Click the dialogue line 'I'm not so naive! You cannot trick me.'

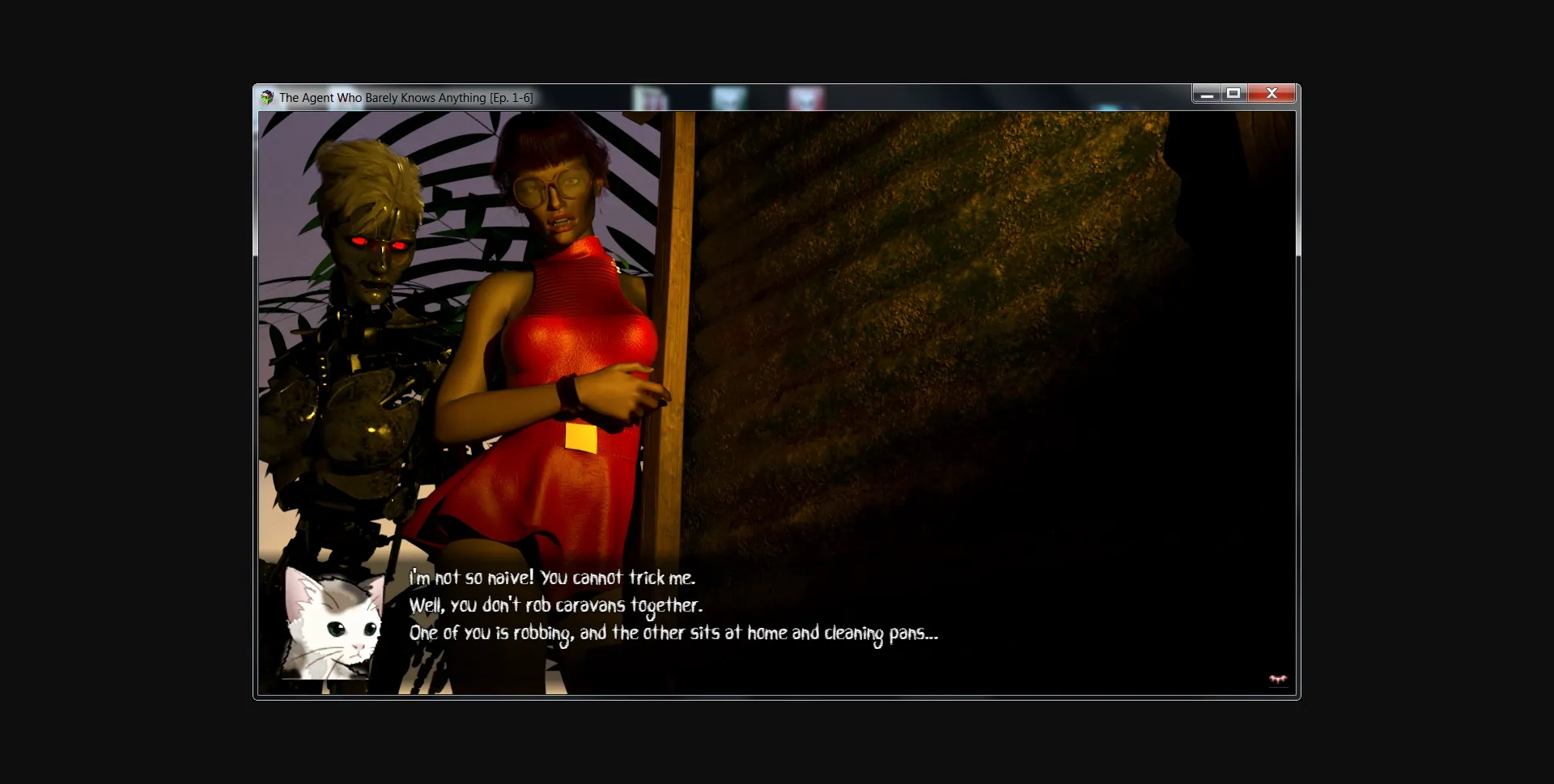tap(553, 578)
